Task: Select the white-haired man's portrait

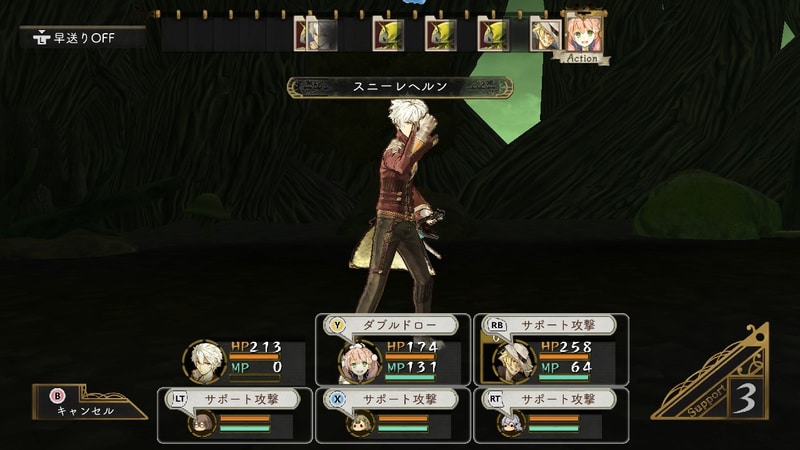Action: pos(204,362)
